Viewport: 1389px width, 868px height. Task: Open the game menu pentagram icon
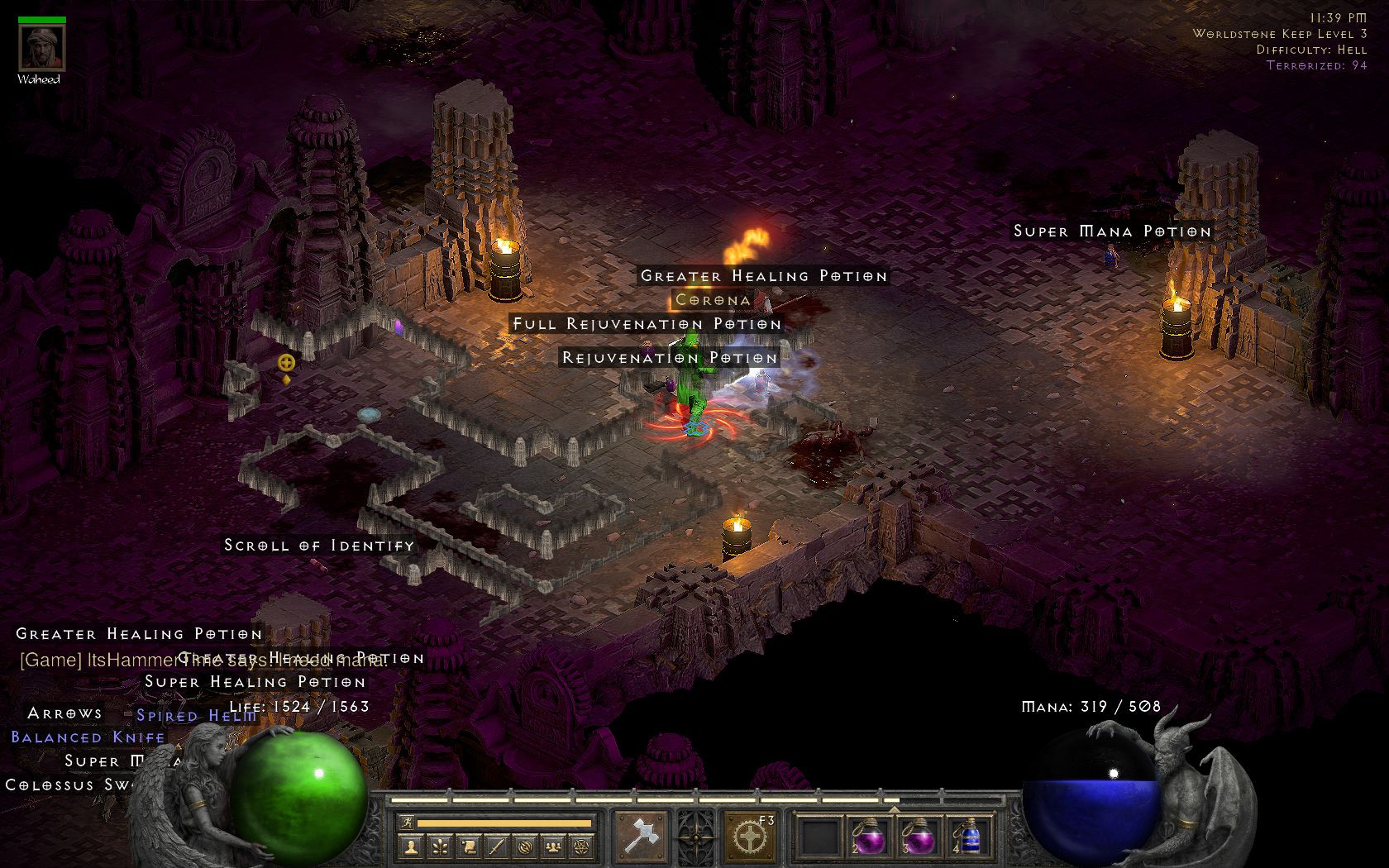580,847
